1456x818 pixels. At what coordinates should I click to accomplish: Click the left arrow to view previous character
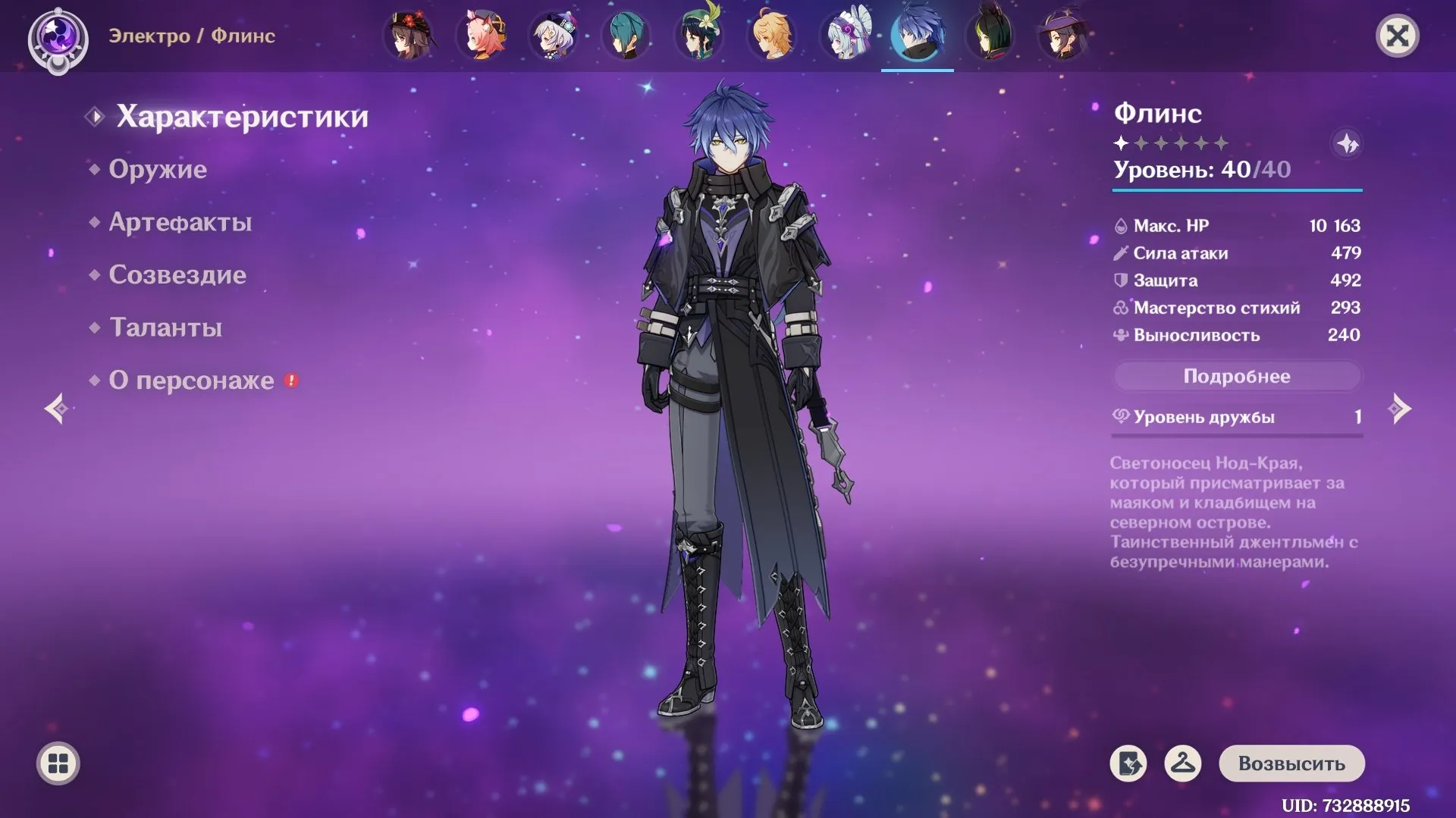56,409
